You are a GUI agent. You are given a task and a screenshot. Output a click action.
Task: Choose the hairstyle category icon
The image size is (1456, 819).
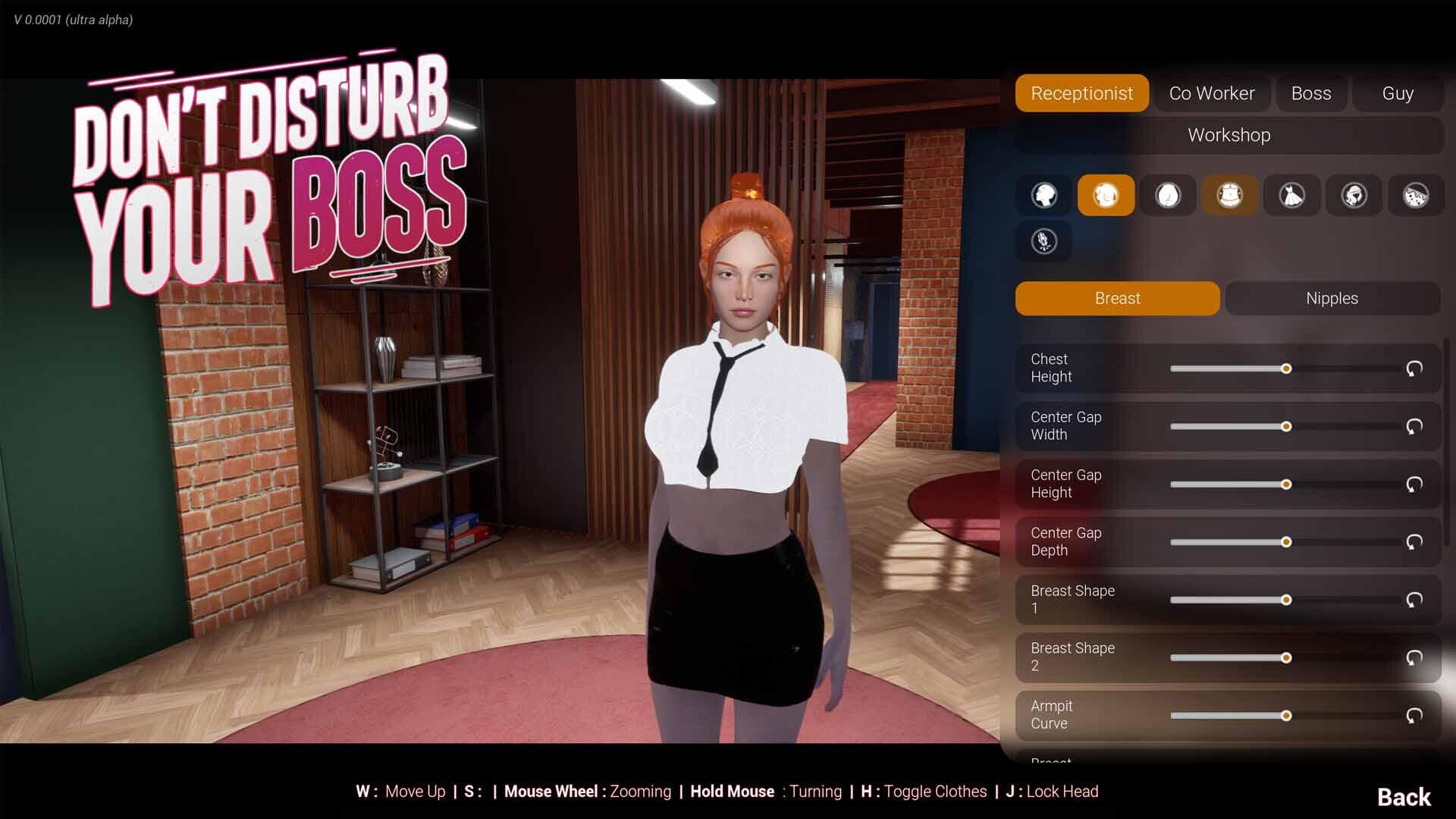pos(1354,195)
